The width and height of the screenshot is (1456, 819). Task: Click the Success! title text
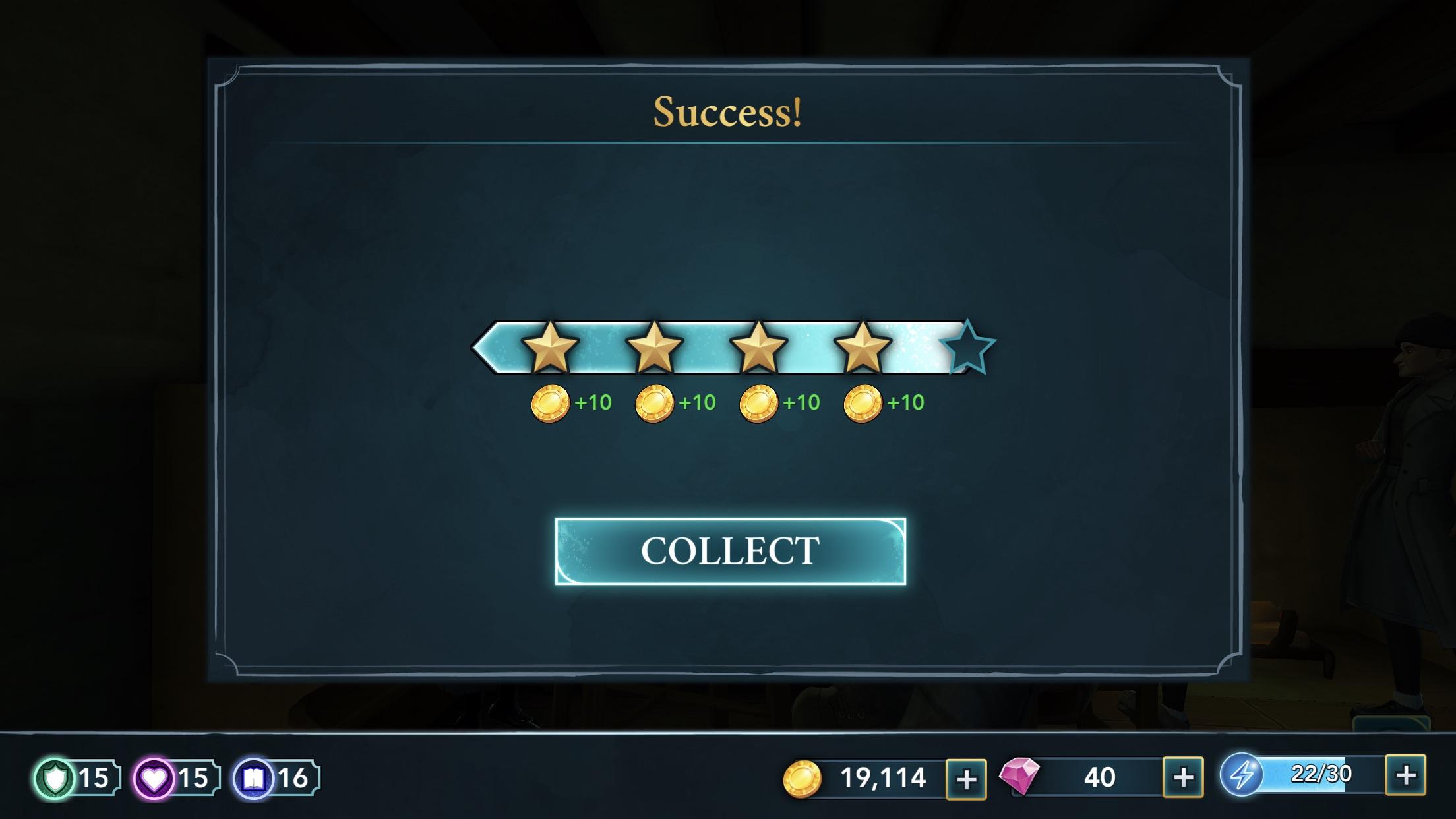[727, 111]
